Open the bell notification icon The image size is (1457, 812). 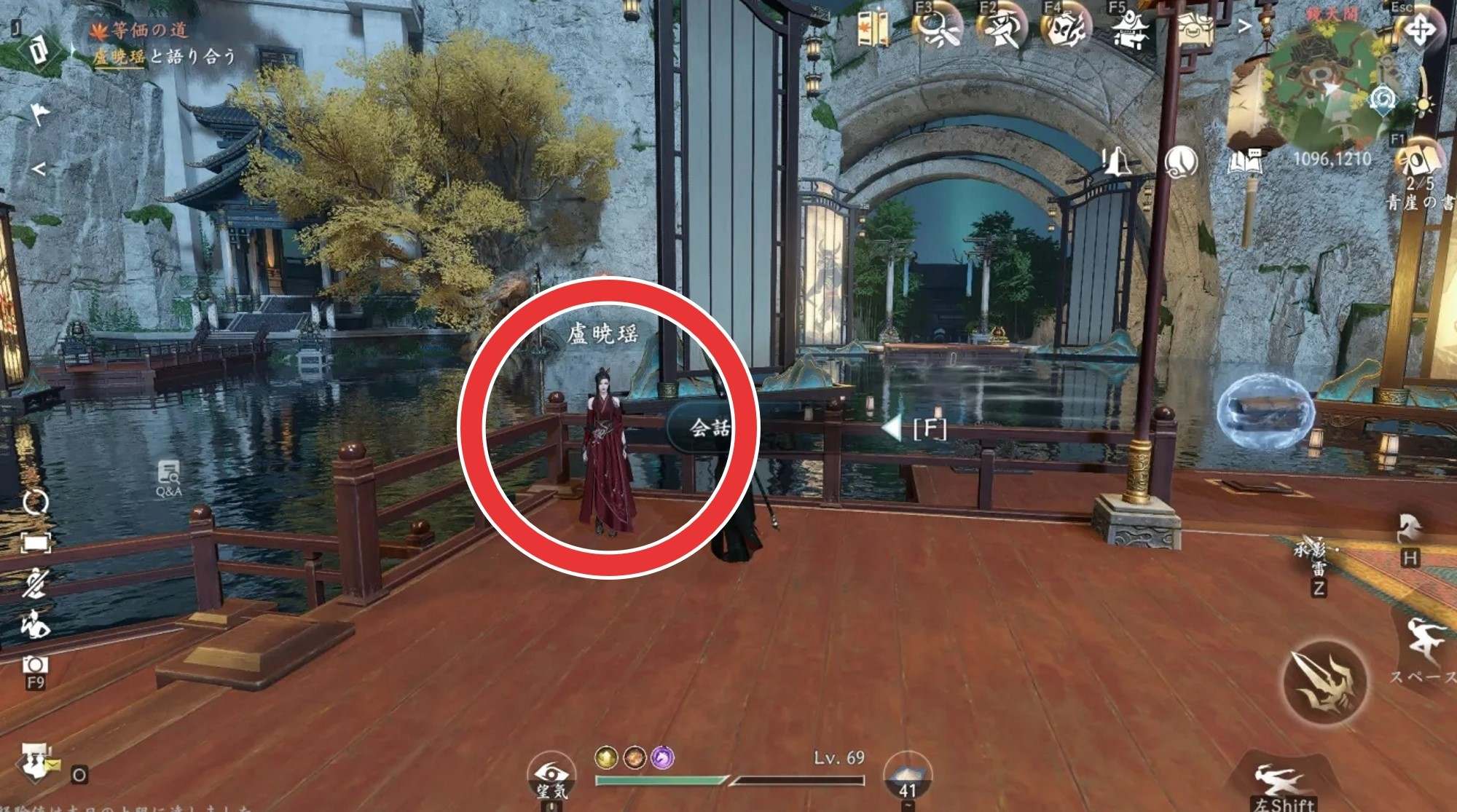[x=1115, y=162]
